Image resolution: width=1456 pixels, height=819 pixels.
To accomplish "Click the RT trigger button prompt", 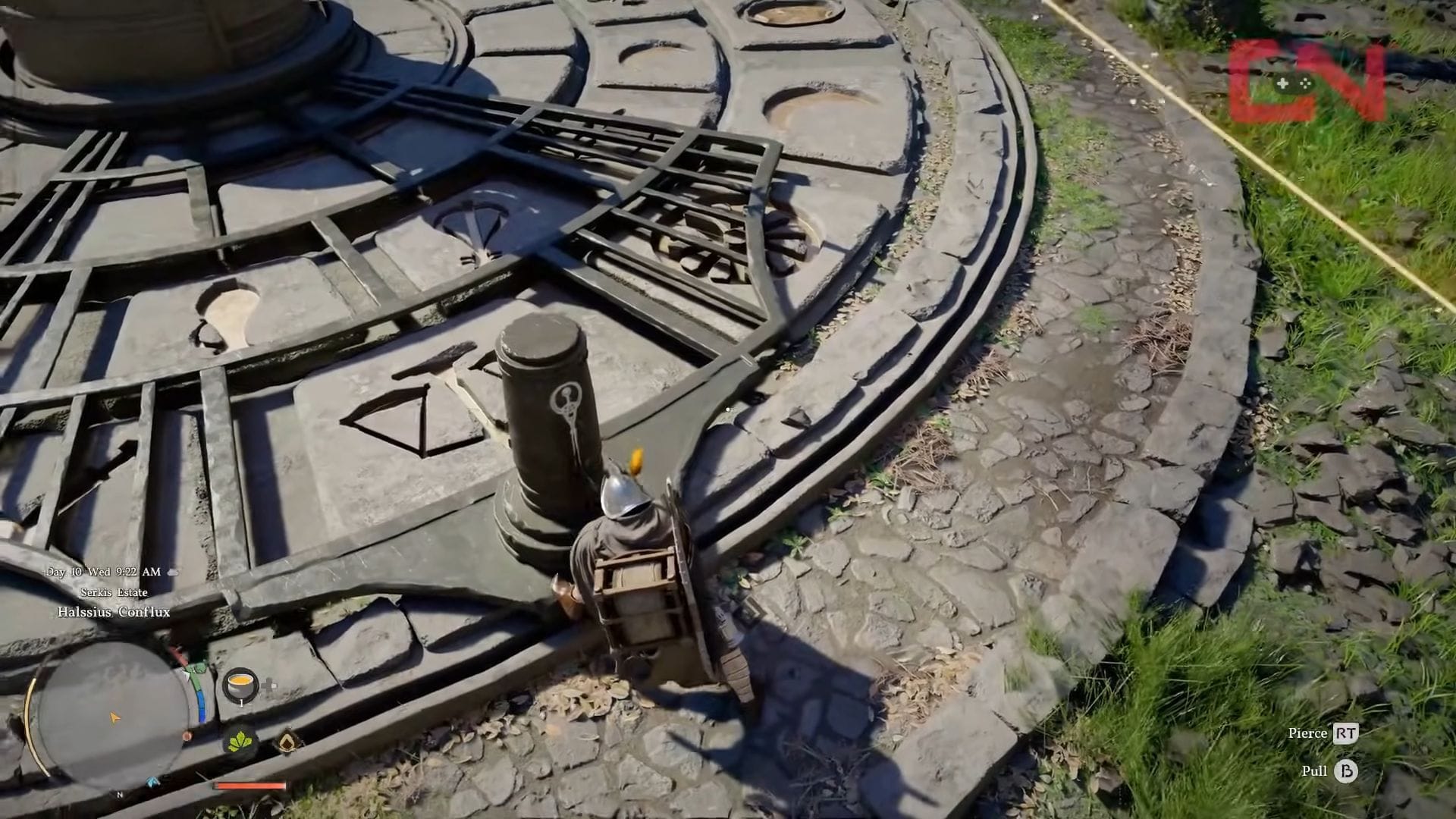I will (1346, 733).
